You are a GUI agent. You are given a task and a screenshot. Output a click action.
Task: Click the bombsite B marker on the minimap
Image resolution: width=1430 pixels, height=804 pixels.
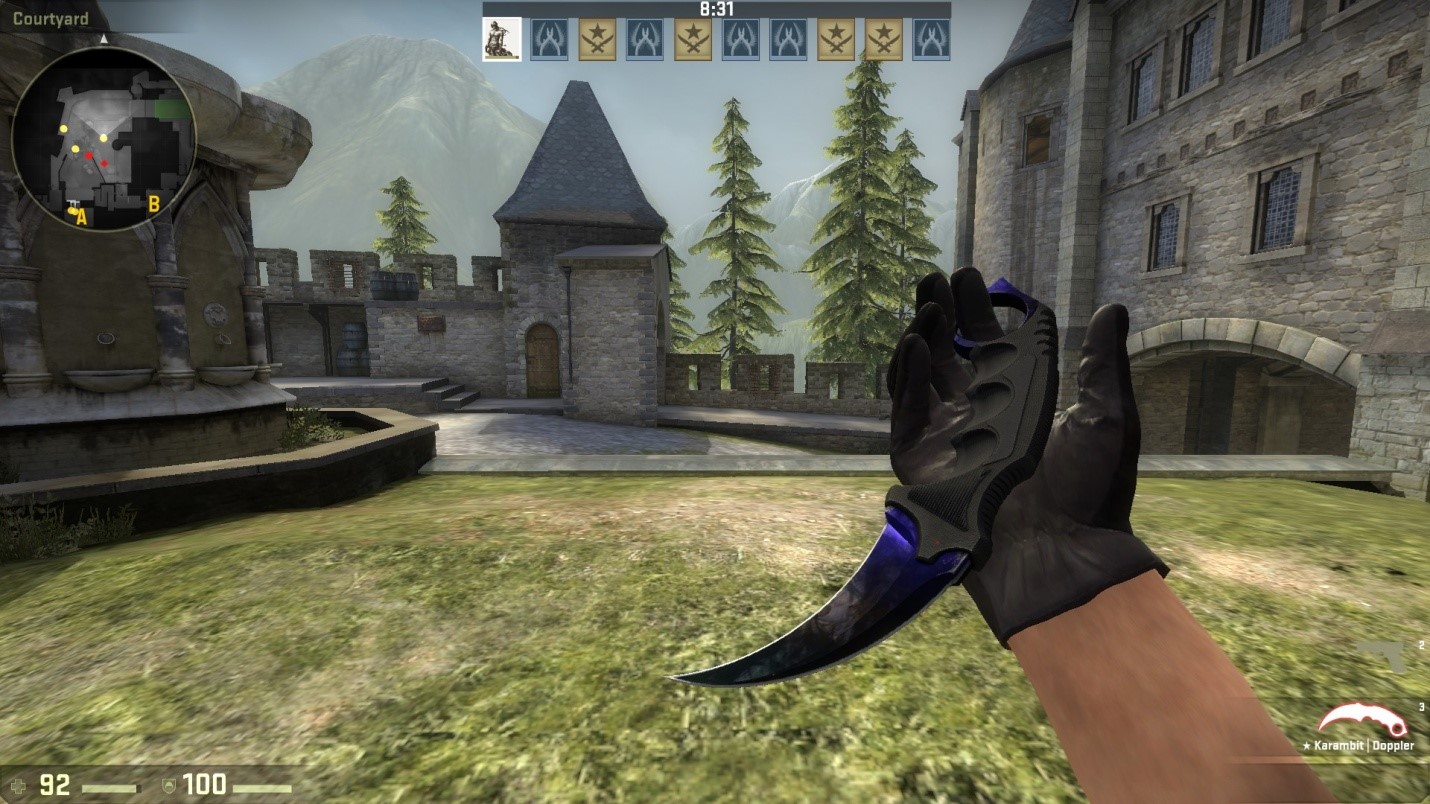(154, 204)
